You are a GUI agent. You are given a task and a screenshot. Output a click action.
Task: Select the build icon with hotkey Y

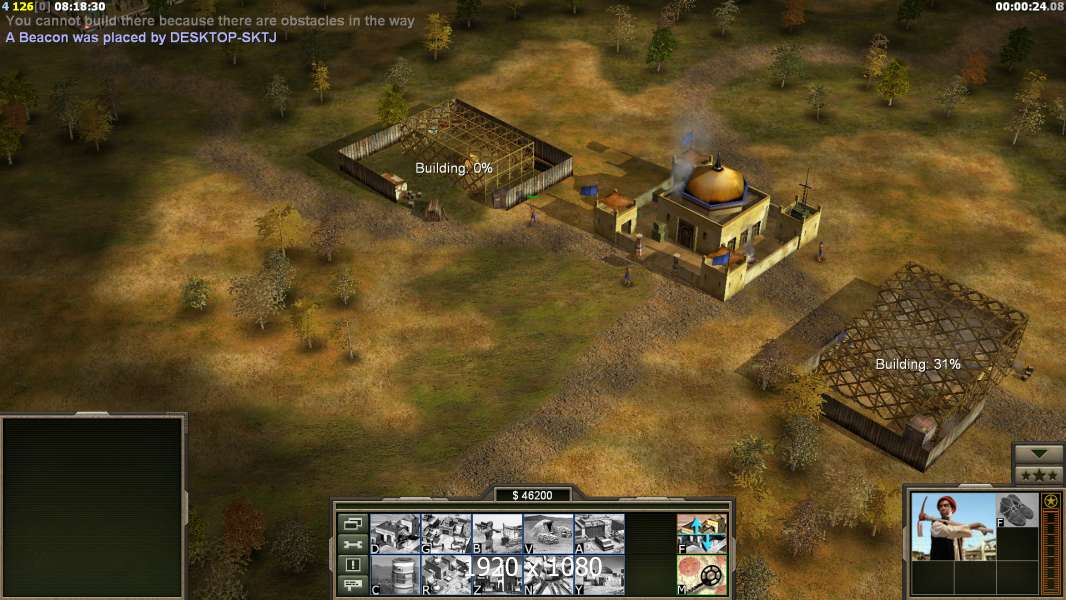(599, 575)
